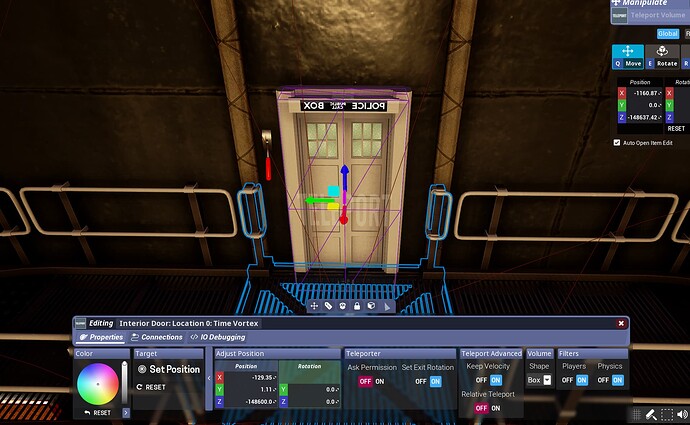The width and height of the screenshot is (690, 425).
Task: Click the lock icon in the item toolbar
Action: (x=357, y=306)
